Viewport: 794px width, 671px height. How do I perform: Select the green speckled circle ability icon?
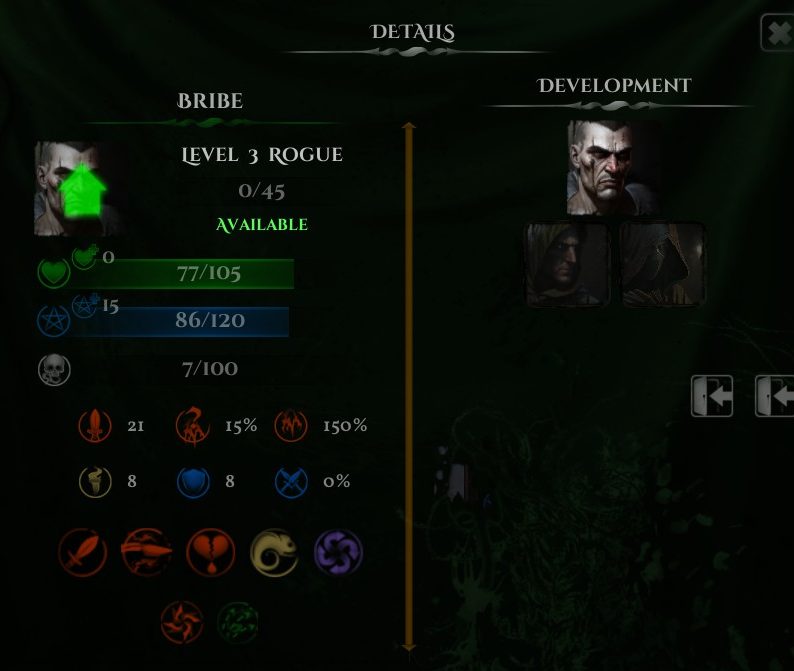[x=238, y=622]
